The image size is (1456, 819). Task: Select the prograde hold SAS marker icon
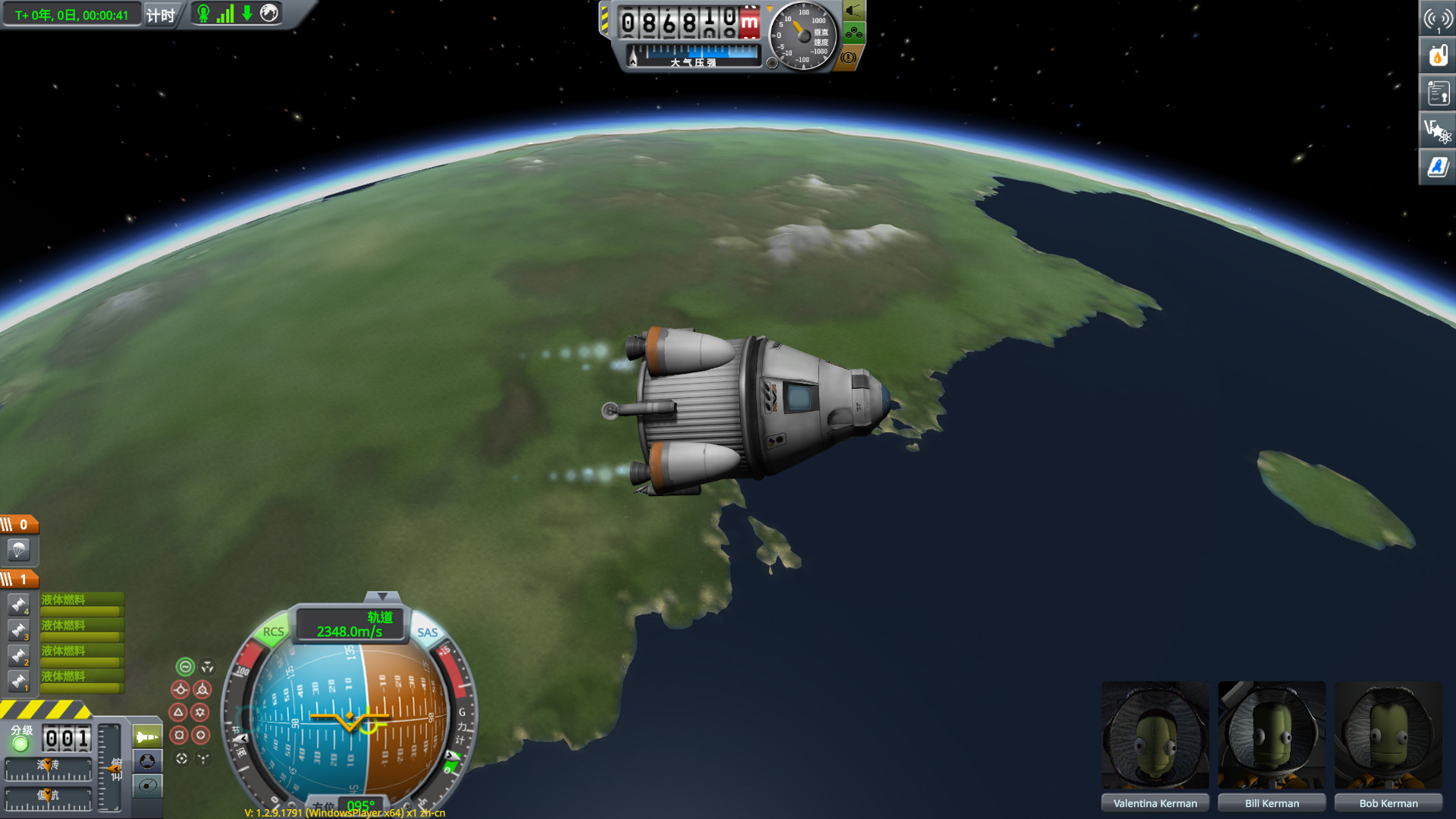(x=182, y=689)
